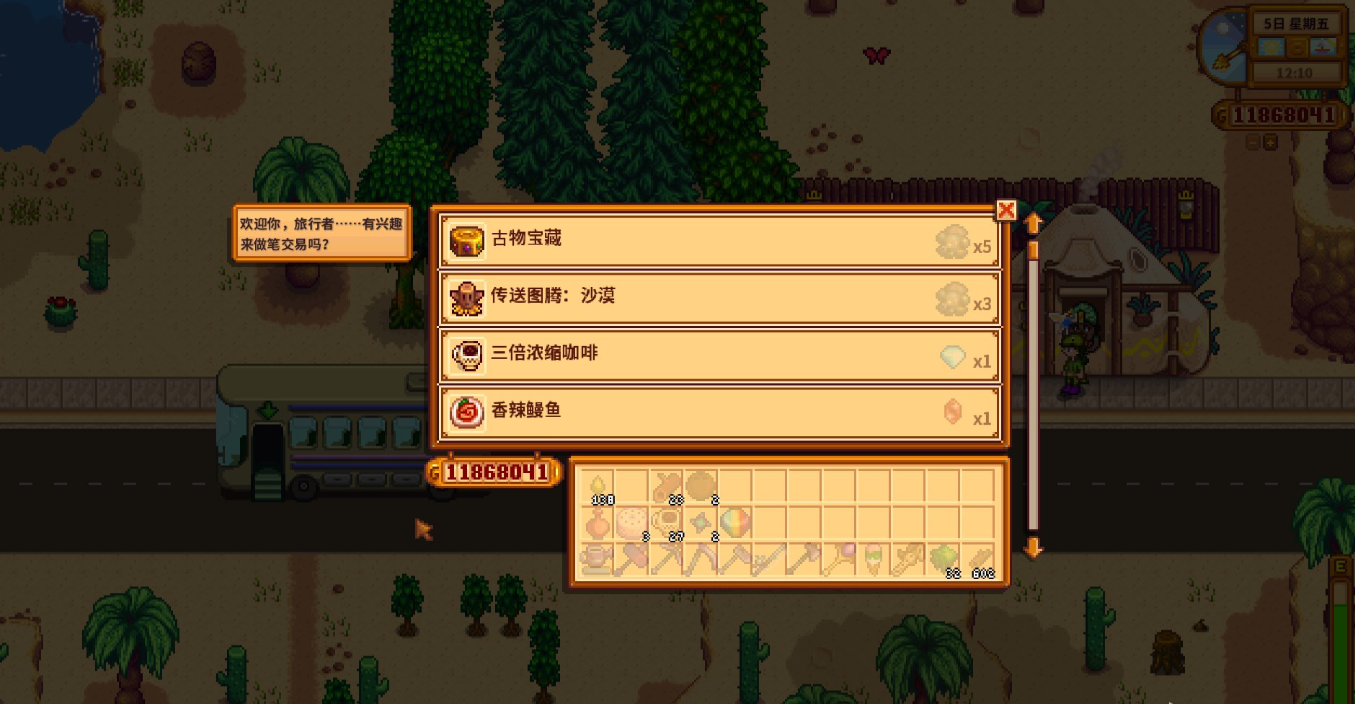This screenshot has height=704, width=1355.
Task: Select the yellow sap stack of 130
Action: tap(598, 488)
